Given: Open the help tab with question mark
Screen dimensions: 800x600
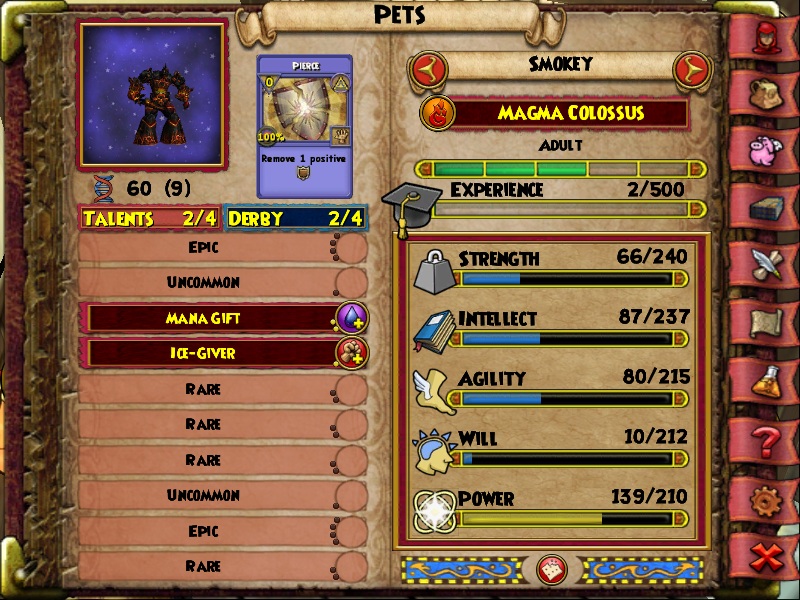Looking at the screenshot, I should 767,439.
